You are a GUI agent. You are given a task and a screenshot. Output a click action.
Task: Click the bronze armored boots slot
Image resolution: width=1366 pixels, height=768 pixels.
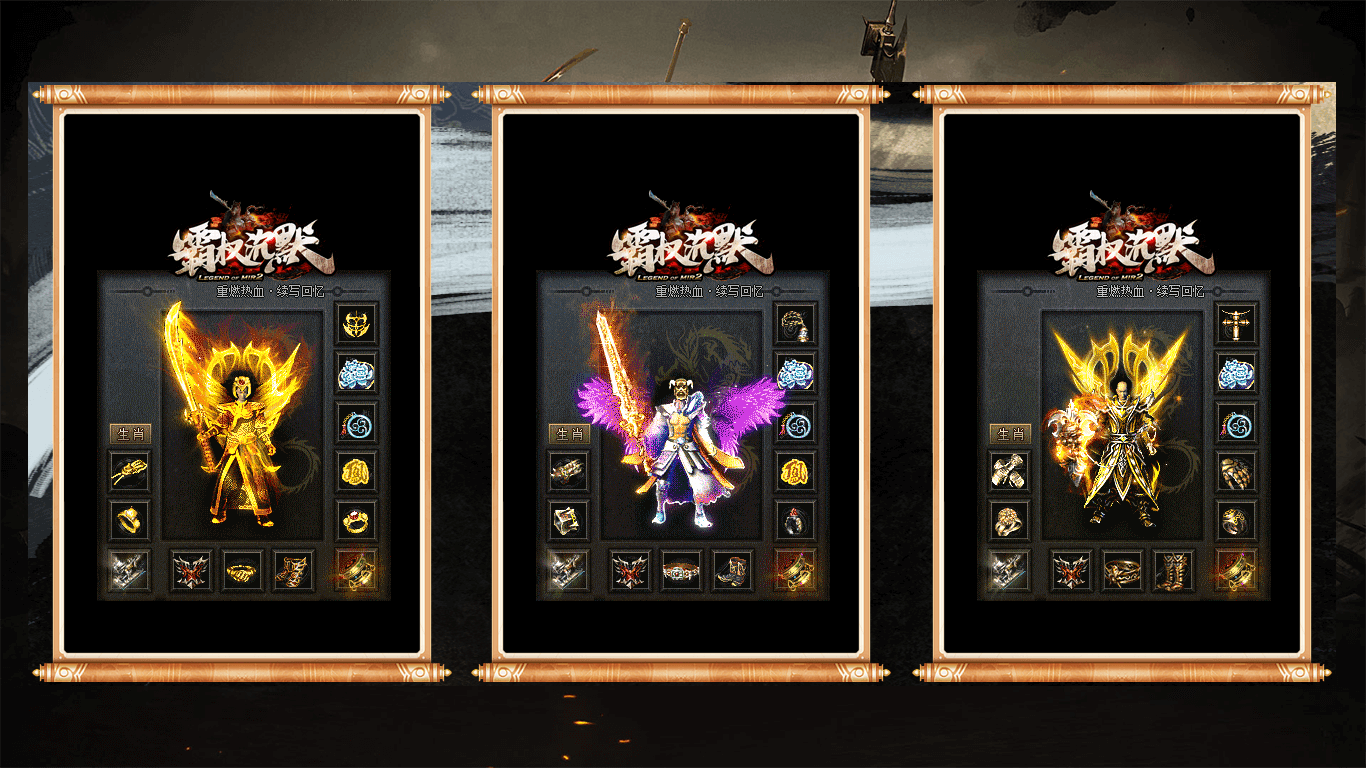coord(1173,571)
